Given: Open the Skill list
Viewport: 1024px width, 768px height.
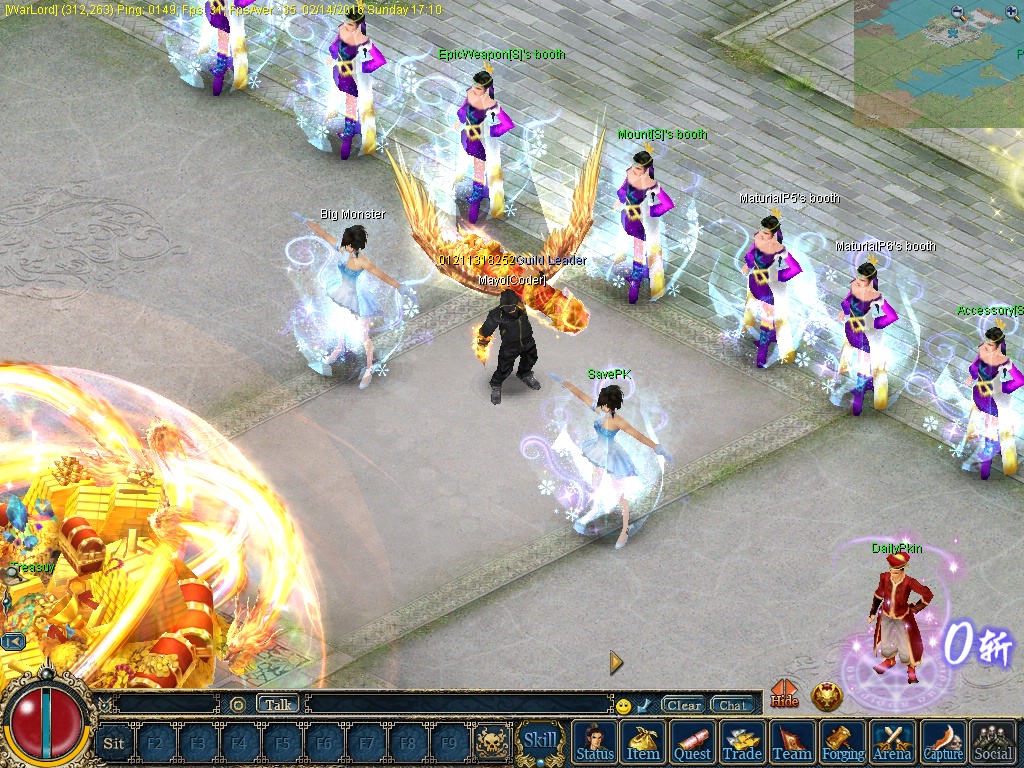Looking at the screenshot, I should point(540,741).
